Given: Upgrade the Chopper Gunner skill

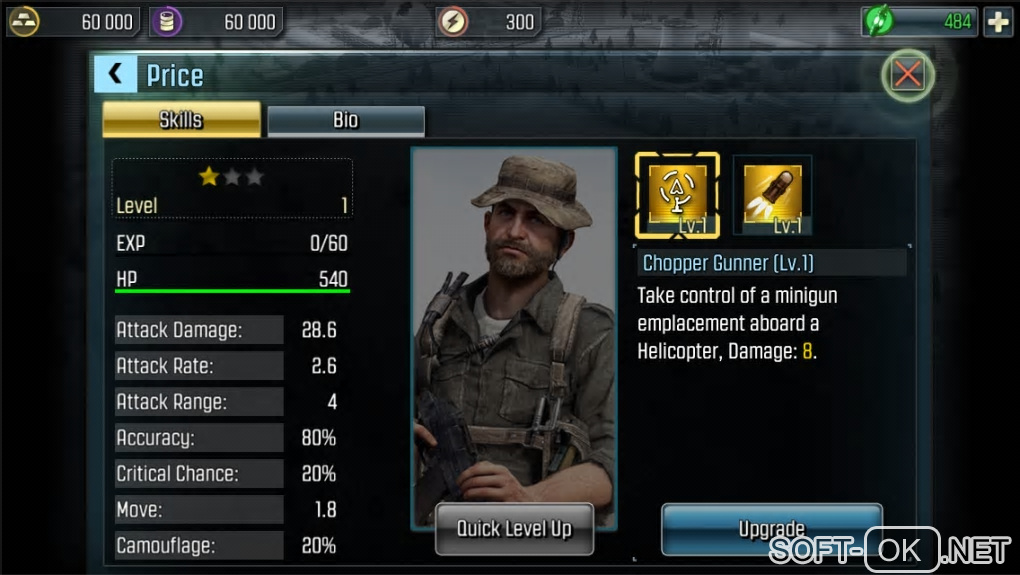Looking at the screenshot, I should pyautogui.click(x=771, y=529).
